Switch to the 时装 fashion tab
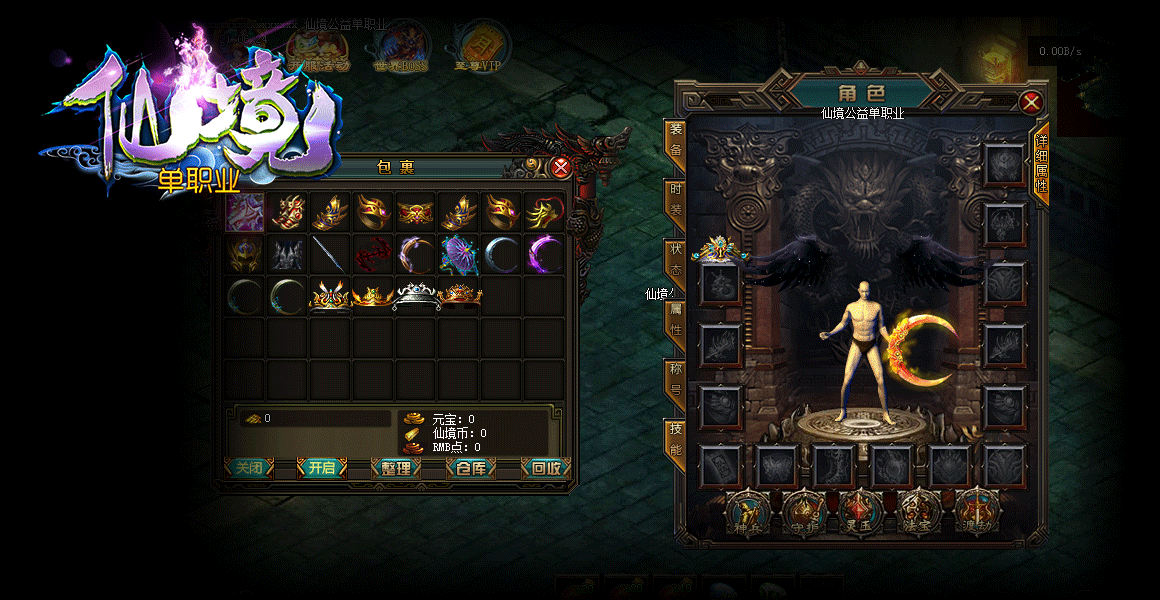Viewport: 1160px width, 600px height. click(676, 200)
